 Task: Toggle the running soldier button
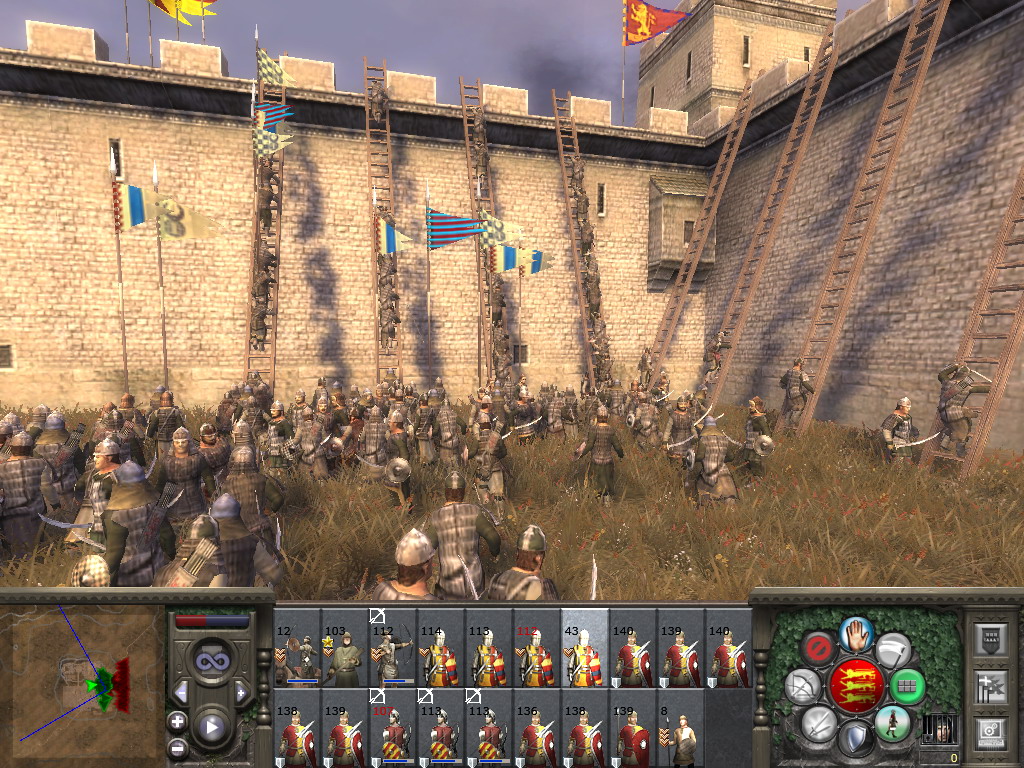pos(892,722)
